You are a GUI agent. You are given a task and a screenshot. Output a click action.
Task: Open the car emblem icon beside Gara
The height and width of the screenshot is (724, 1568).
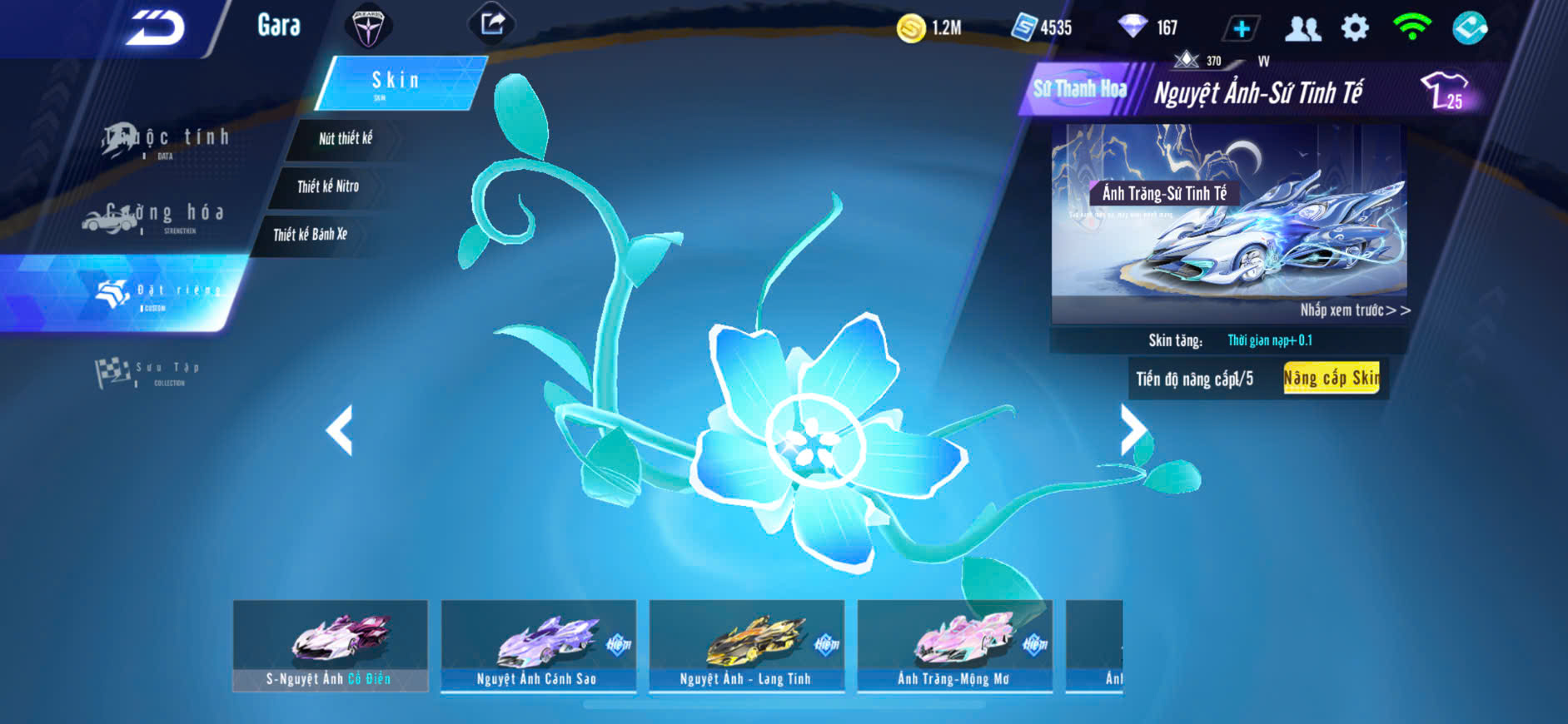[367, 27]
